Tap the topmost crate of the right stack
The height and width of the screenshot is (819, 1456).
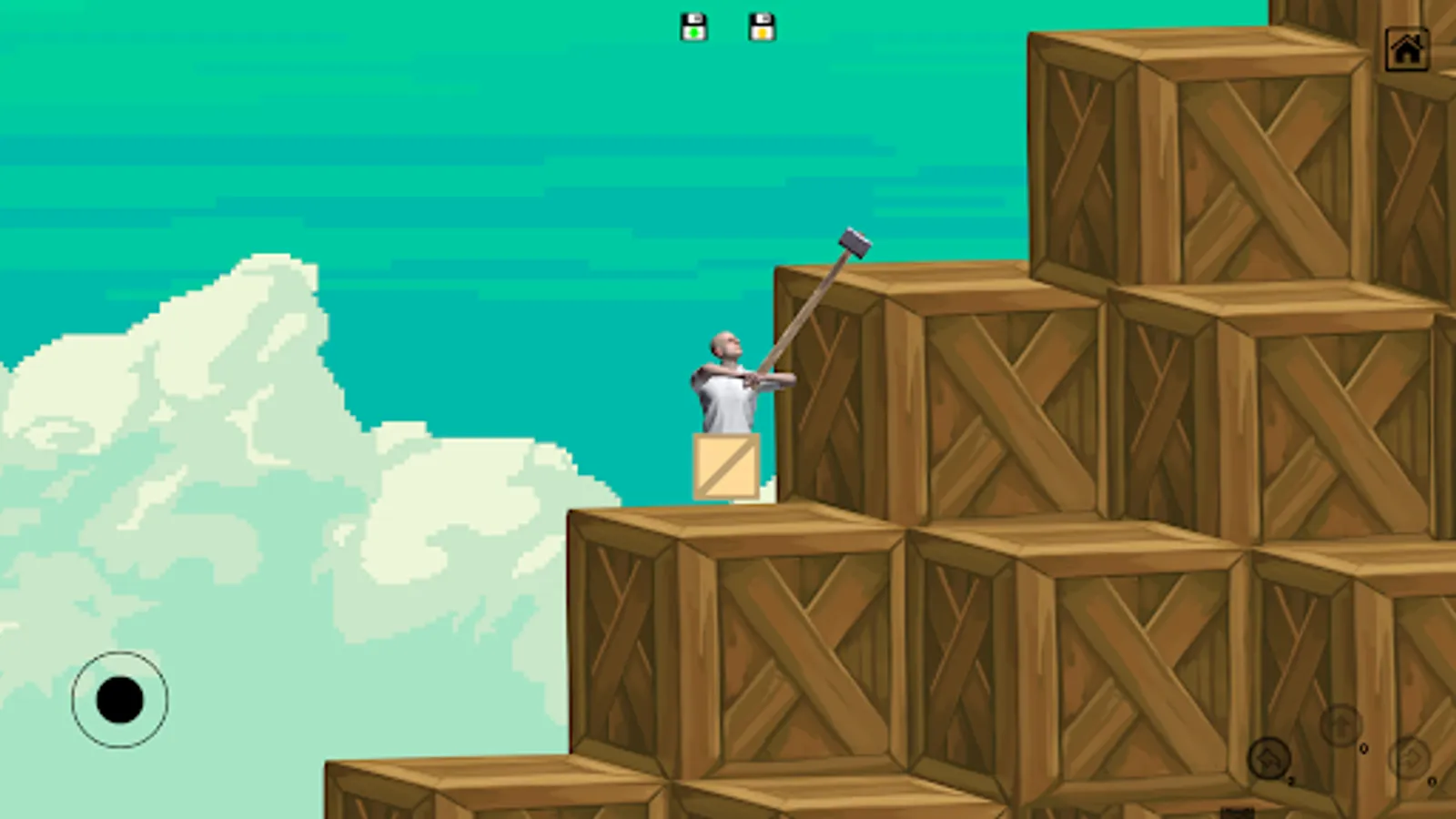[1183, 155]
